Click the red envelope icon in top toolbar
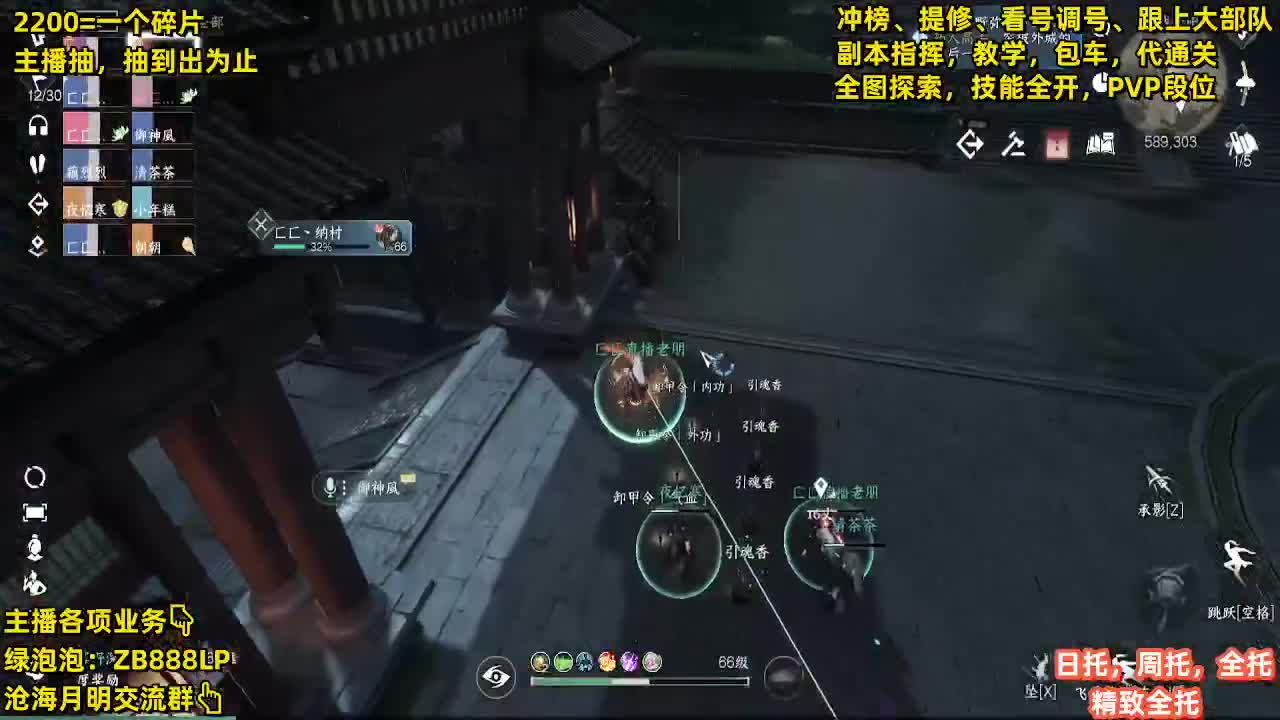Image resolution: width=1280 pixels, height=720 pixels. [1055, 145]
